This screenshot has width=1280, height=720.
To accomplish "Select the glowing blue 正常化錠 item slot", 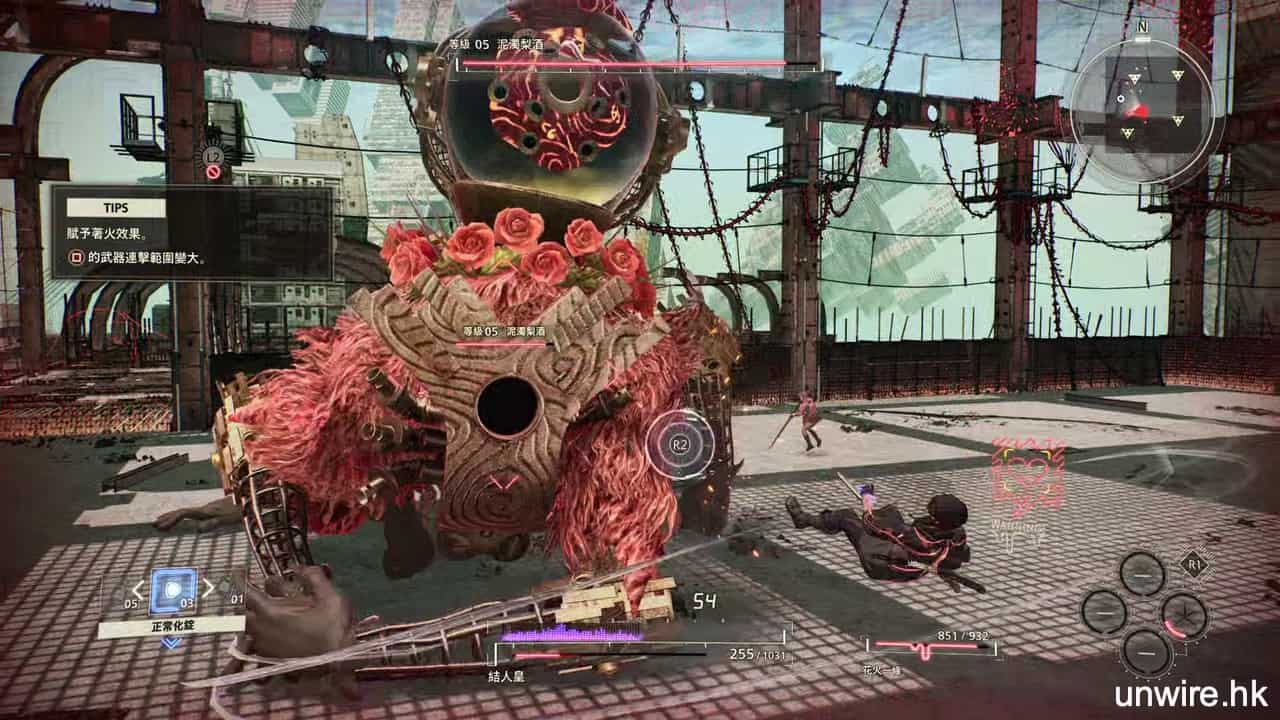I will tap(173, 590).
